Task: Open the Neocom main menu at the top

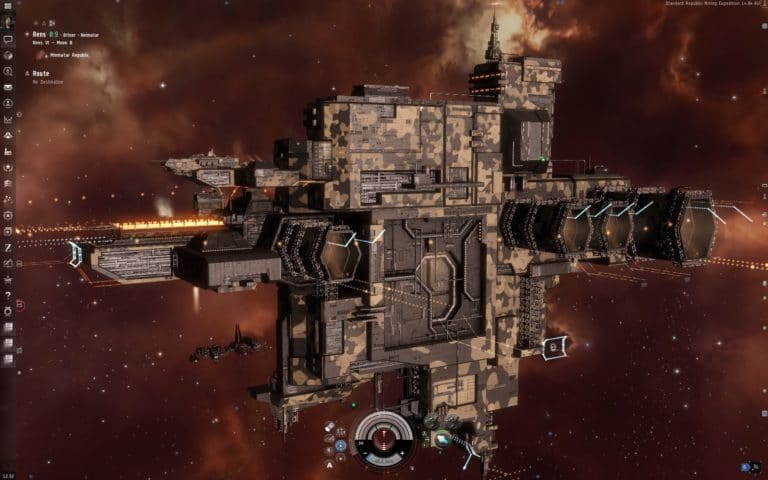Action: pos(8,6)
